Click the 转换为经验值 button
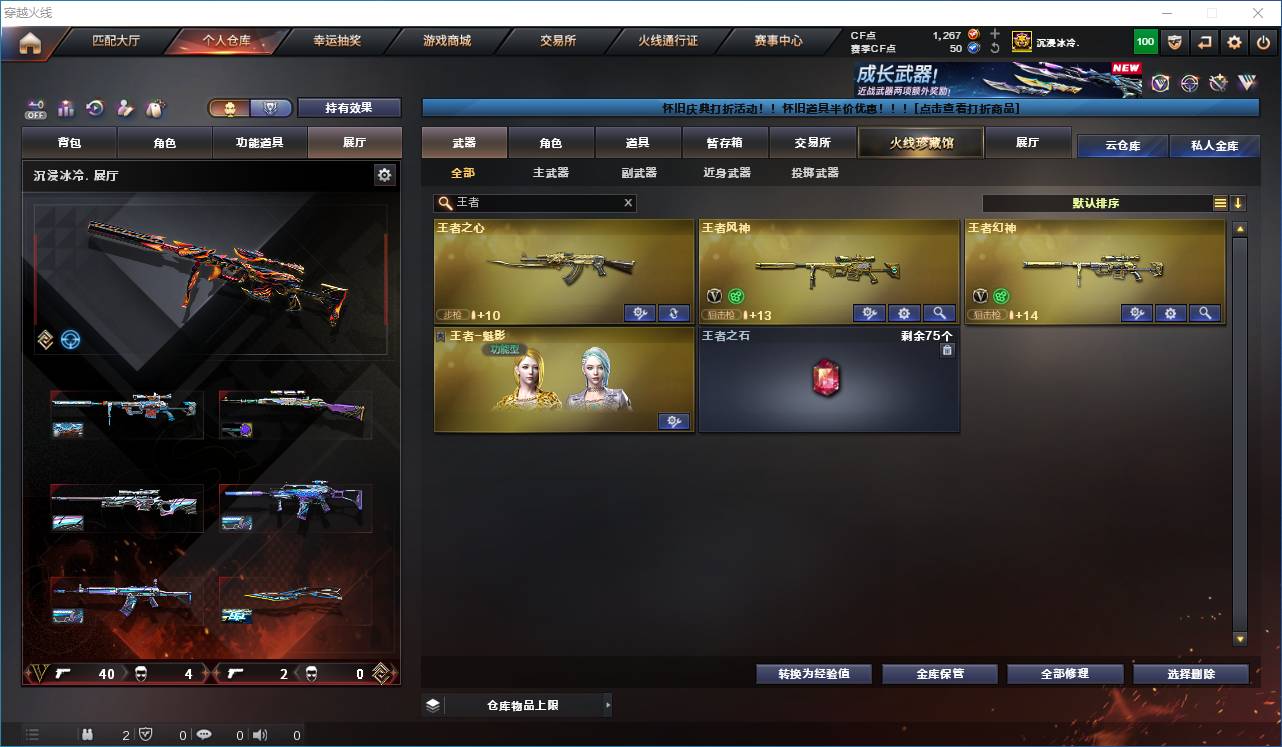The width and height of the screenshot is (1282, 747). coord(813,673)
